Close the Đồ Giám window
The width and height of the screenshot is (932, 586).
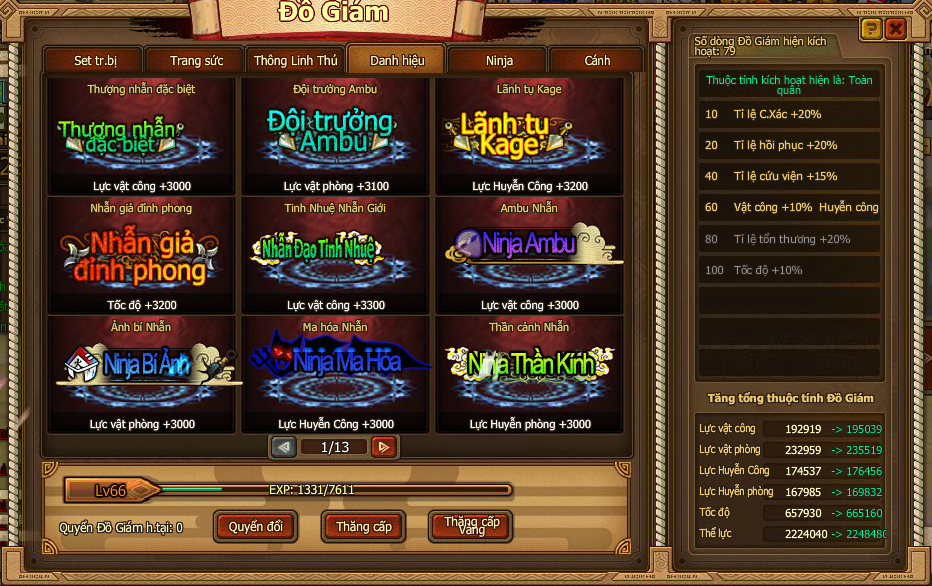pyautogui.click(x=896, y=29)
